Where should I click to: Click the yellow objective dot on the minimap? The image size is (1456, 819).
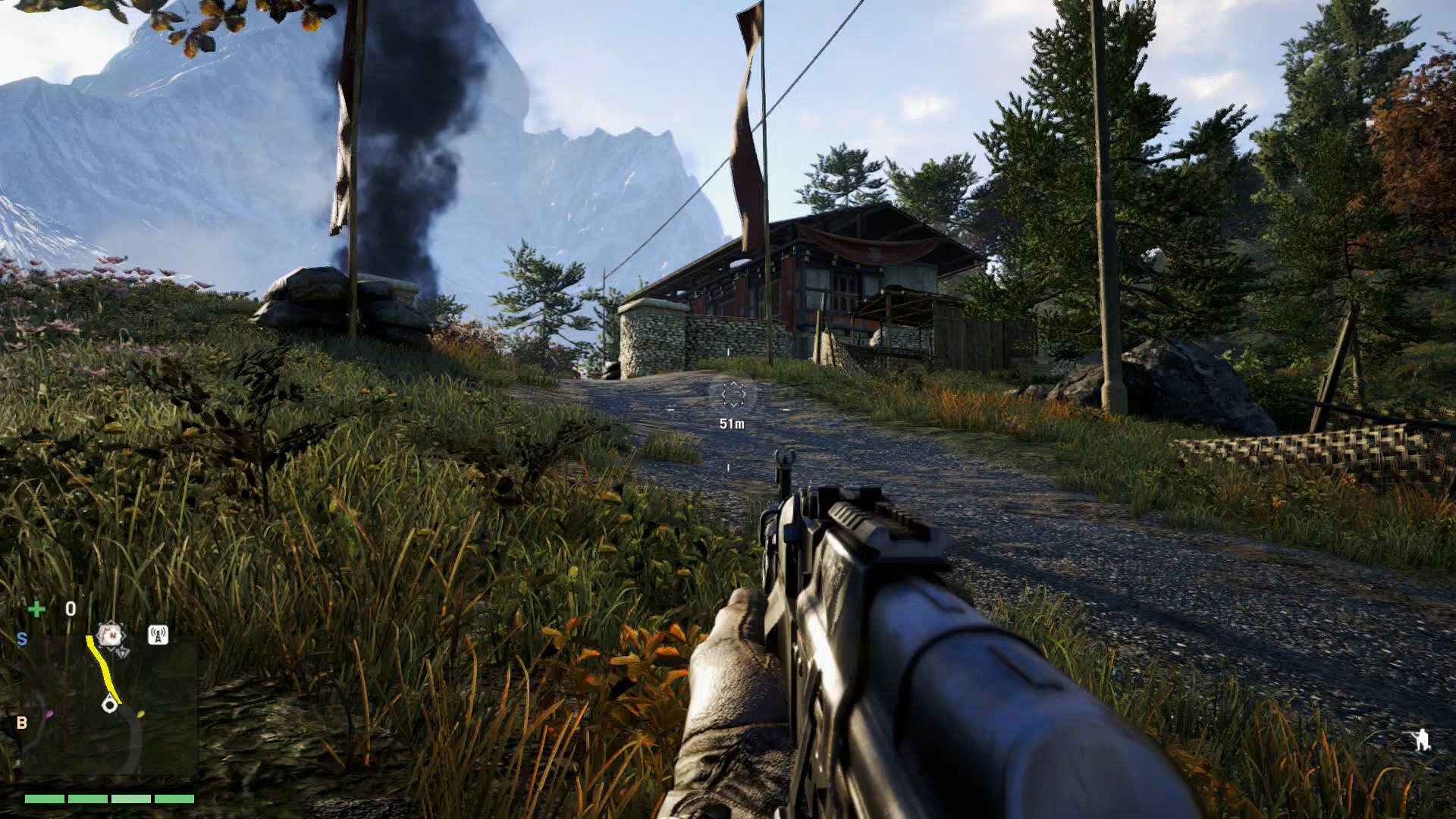pos(140,714)
